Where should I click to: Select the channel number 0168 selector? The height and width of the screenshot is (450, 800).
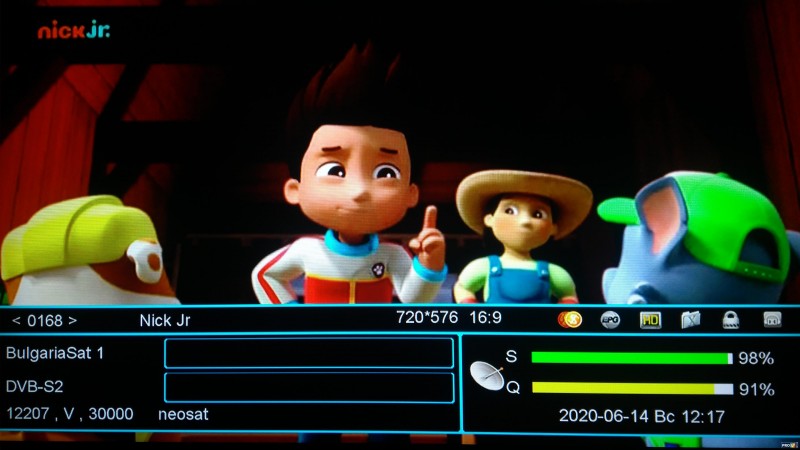(44, 320)
